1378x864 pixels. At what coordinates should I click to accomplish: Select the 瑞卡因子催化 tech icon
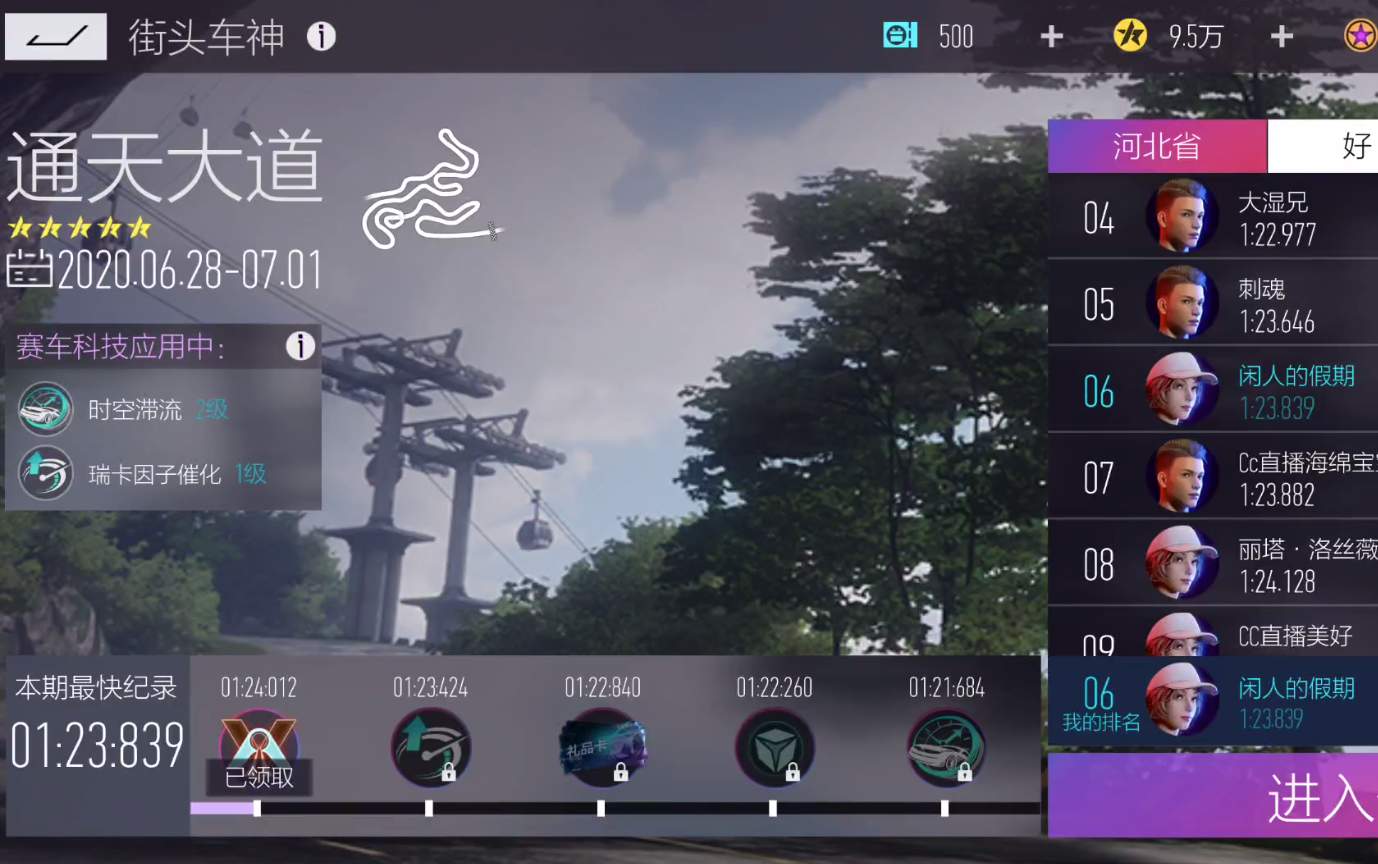pyautogui.click(x=44, y=474)
